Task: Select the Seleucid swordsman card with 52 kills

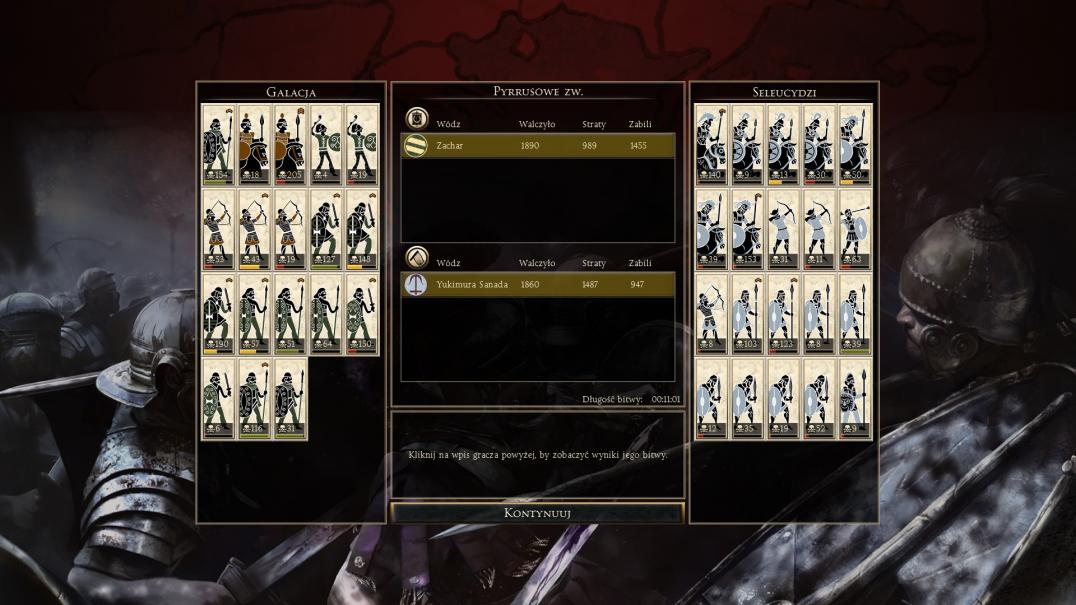Action: (x=819, y=398)
